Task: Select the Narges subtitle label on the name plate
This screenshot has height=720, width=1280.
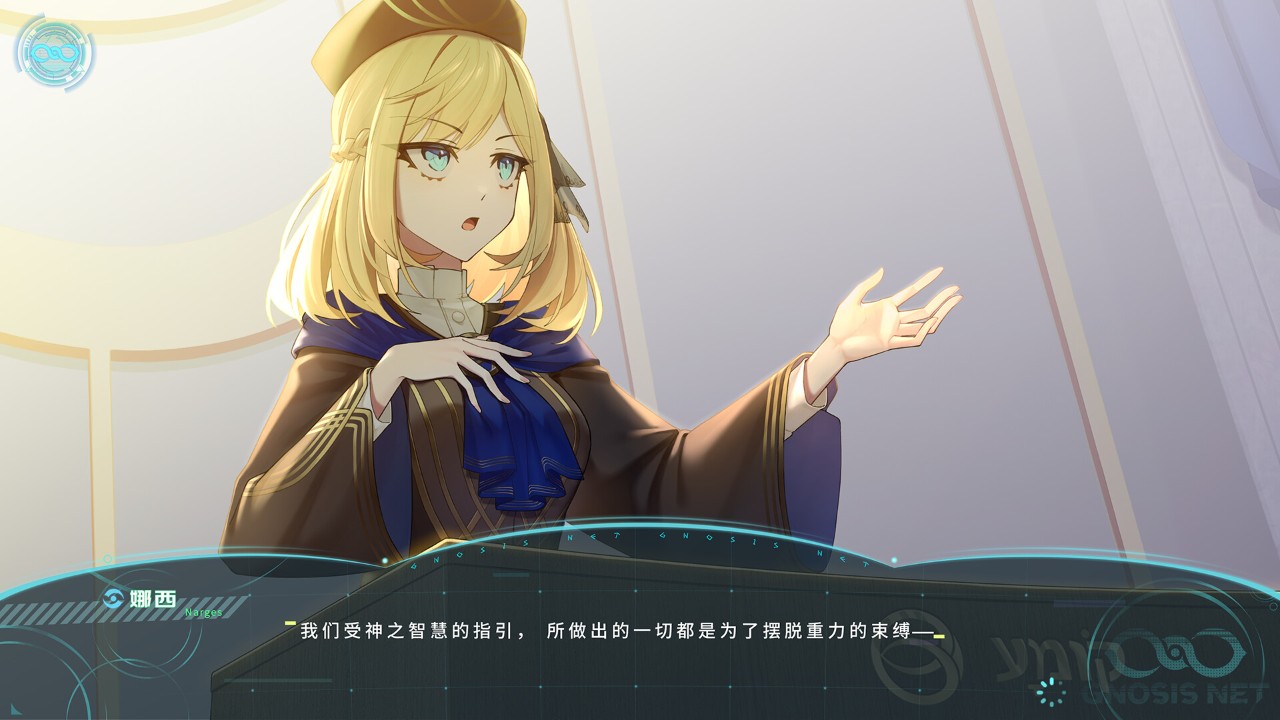Action: (203, 614)
